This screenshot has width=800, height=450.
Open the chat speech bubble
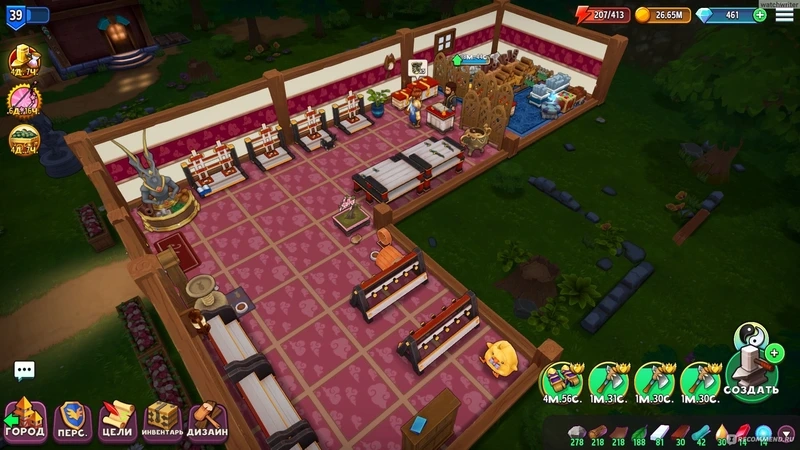point(24,371)
